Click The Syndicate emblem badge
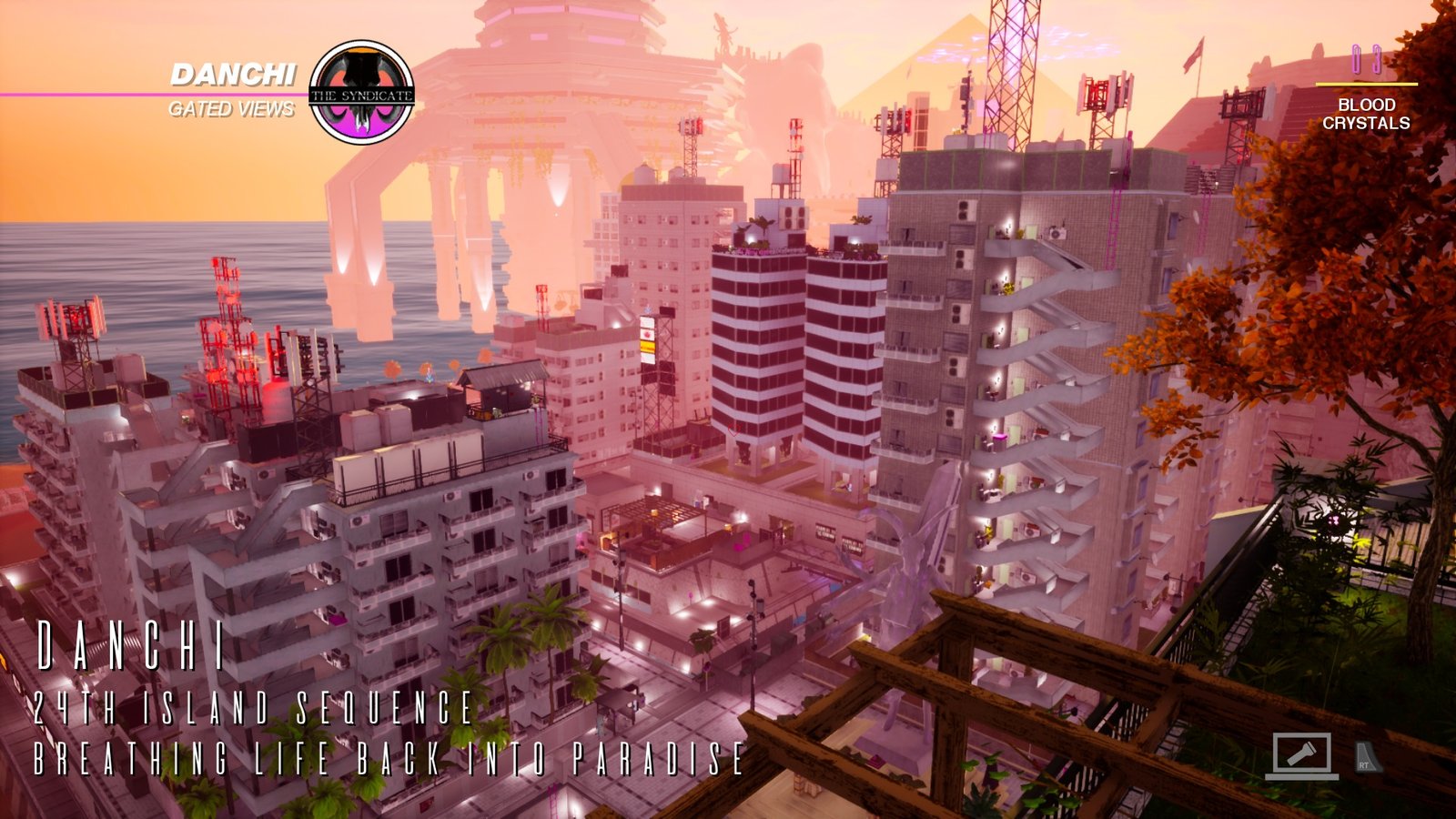Screen dimensions: 1456x819 point(361,92)
